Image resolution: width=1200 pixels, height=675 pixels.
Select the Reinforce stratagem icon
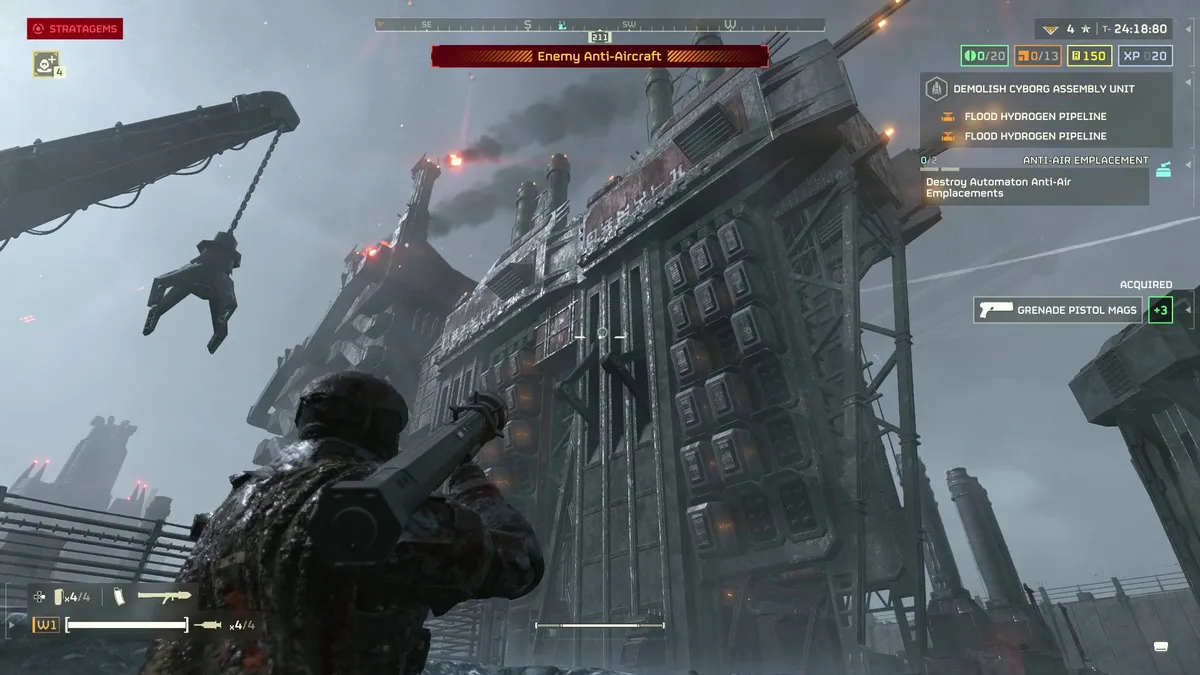46,63
